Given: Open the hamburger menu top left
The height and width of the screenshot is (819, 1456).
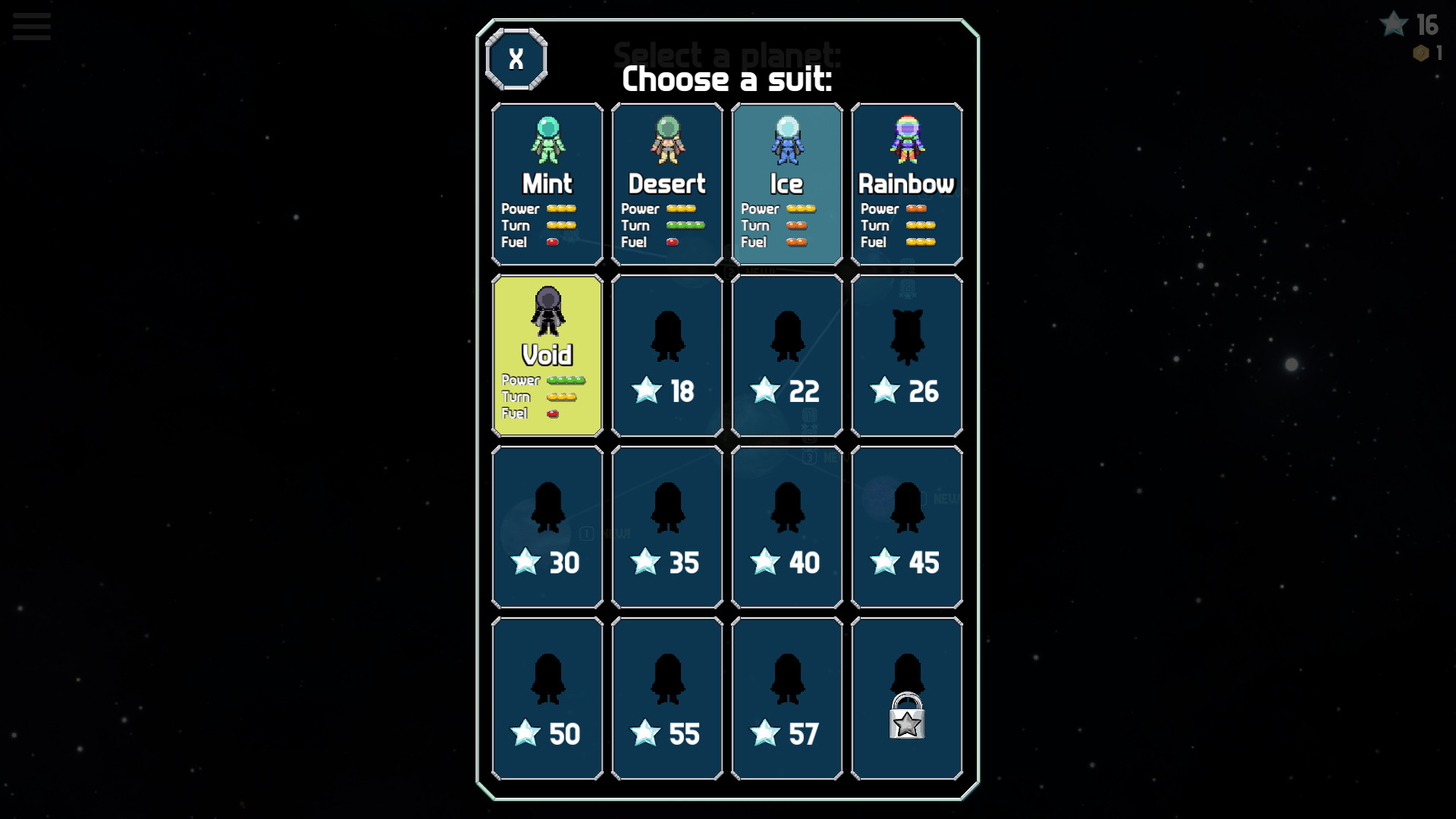Looking at the screenshot, I should point(30,26).
